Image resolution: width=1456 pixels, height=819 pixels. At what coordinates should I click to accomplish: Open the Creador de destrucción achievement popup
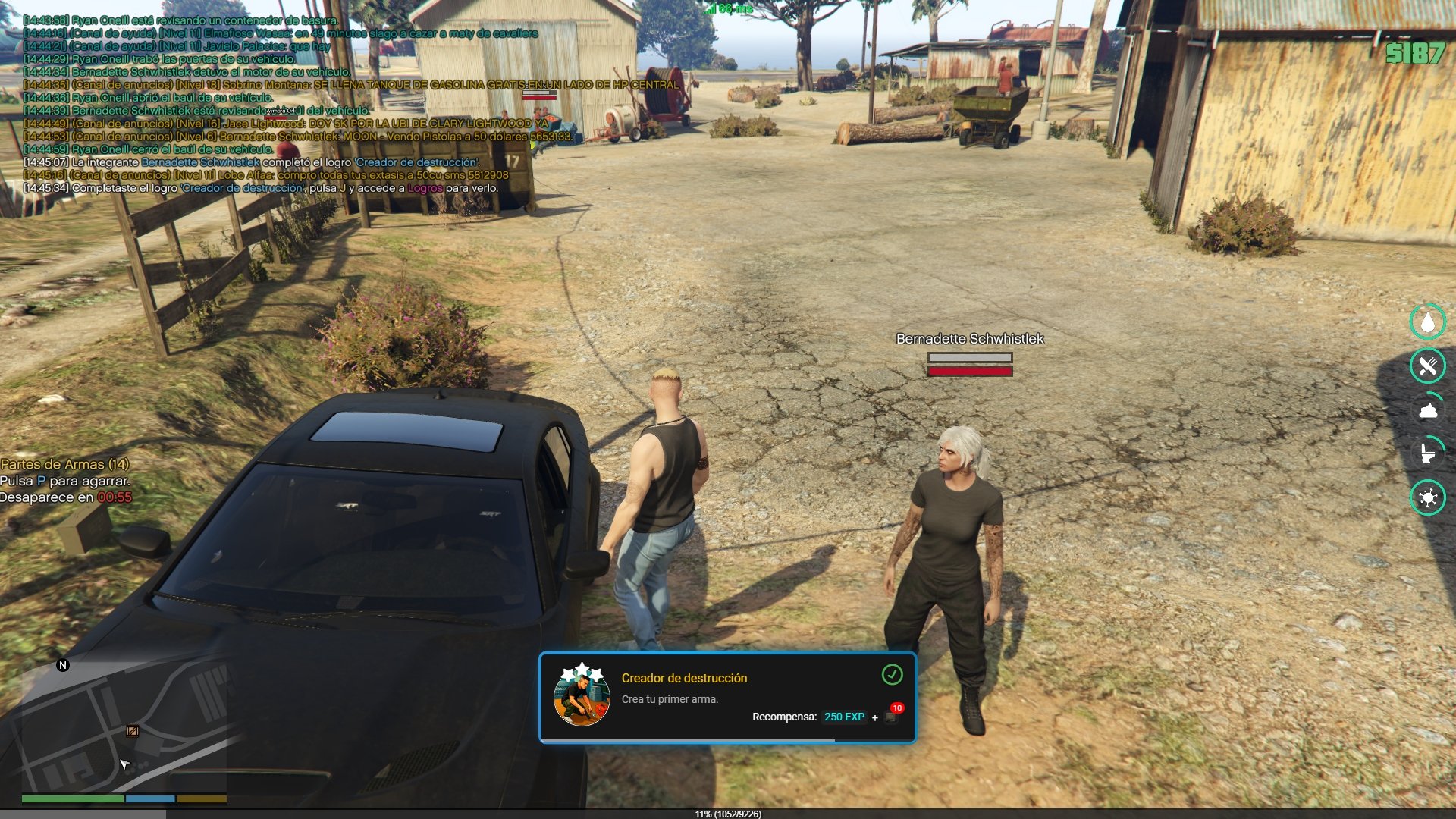pos(726,698)
